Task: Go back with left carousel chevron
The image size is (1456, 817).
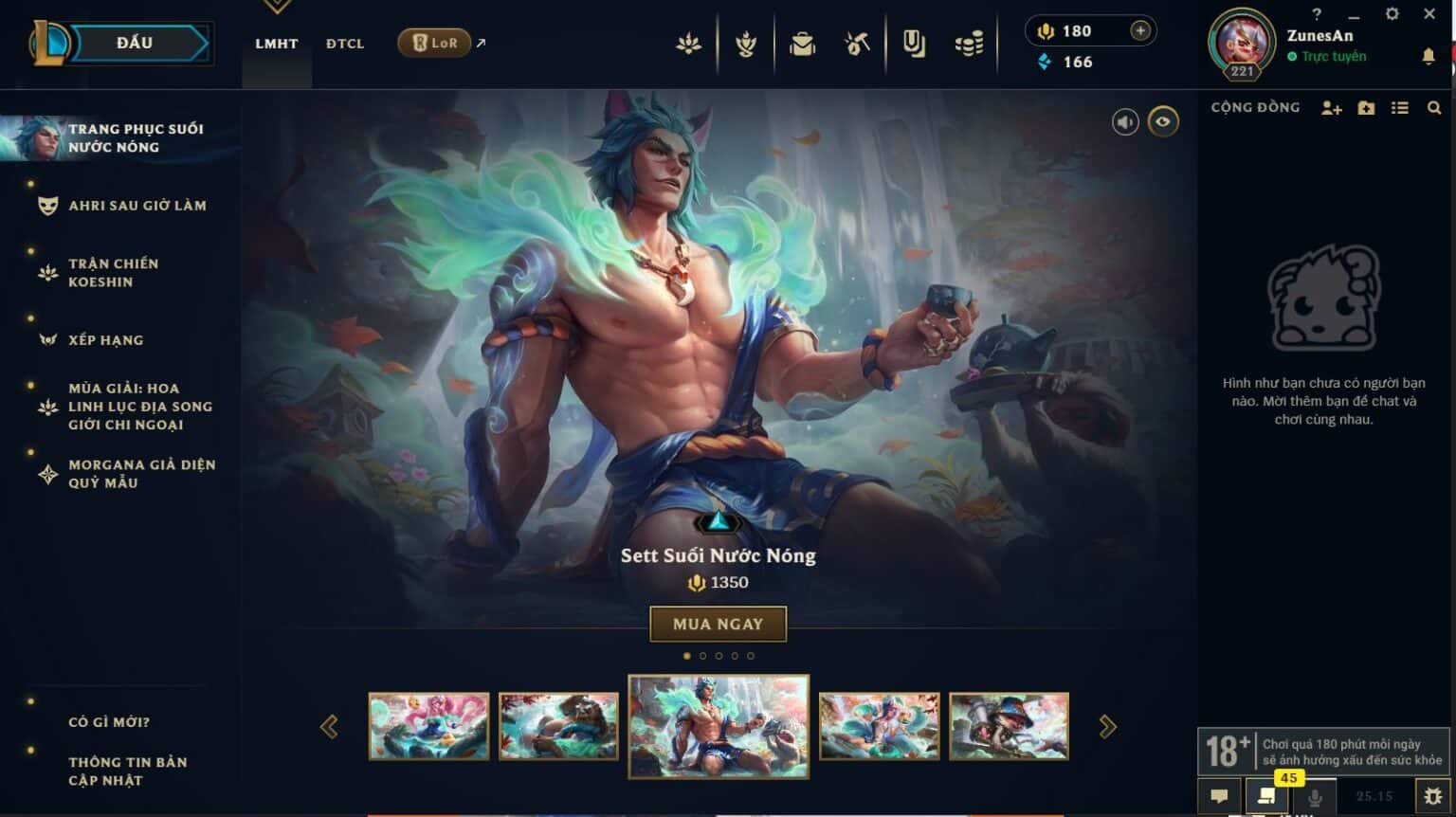Action: click(331, 725)
